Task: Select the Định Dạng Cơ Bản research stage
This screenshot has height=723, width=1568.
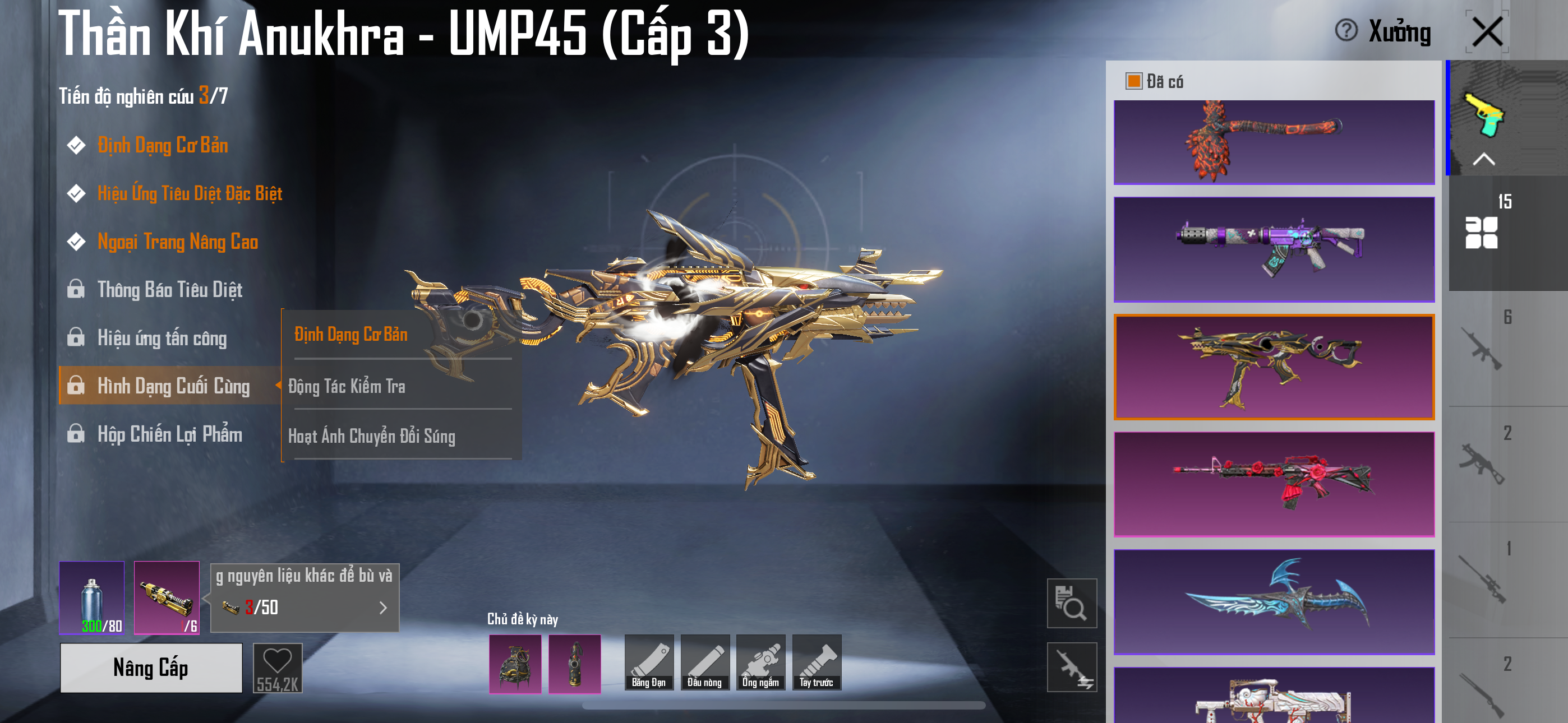Action: coord(163,146)
